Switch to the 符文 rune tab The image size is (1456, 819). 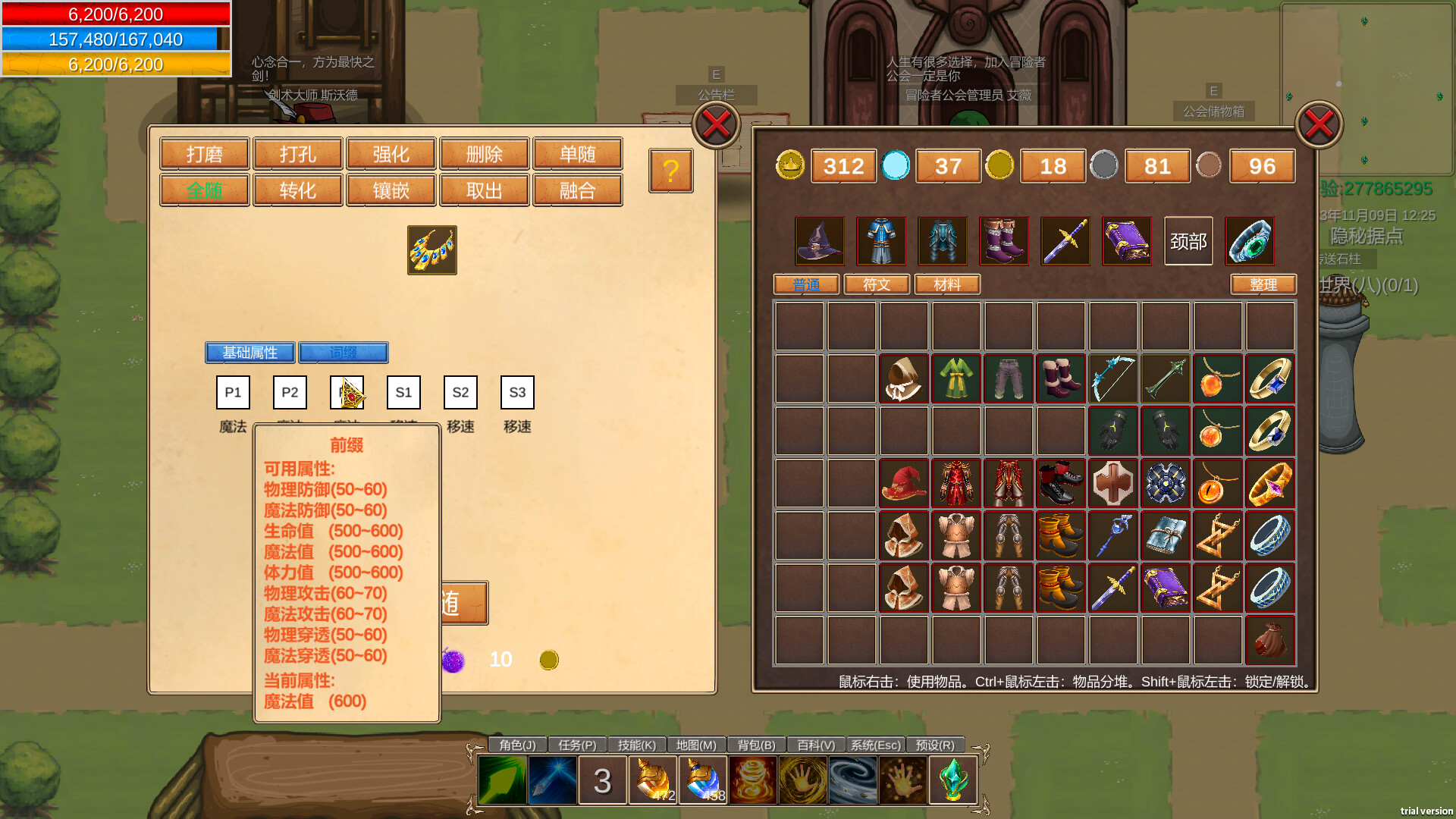coord(876,284)
